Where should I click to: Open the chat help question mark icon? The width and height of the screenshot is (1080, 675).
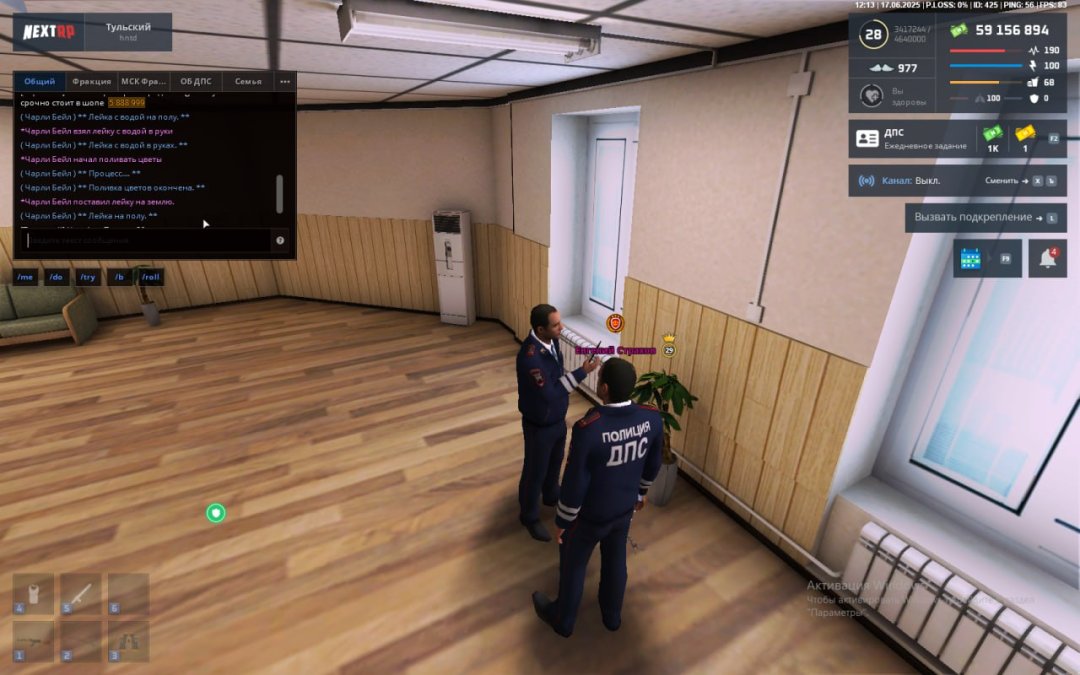[x=280, y=240]
